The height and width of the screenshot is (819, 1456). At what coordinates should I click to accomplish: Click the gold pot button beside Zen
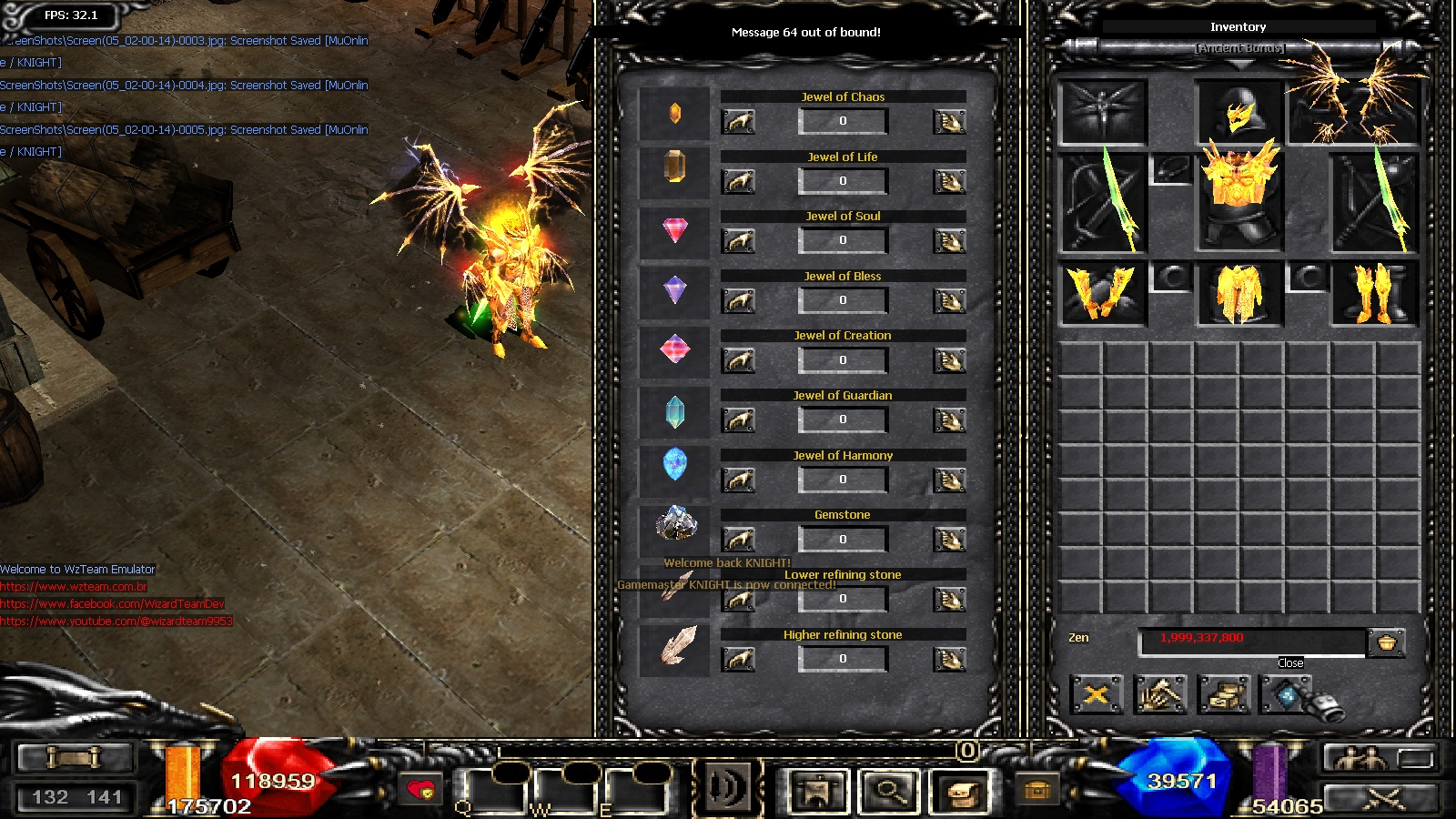pos(1386,642)
